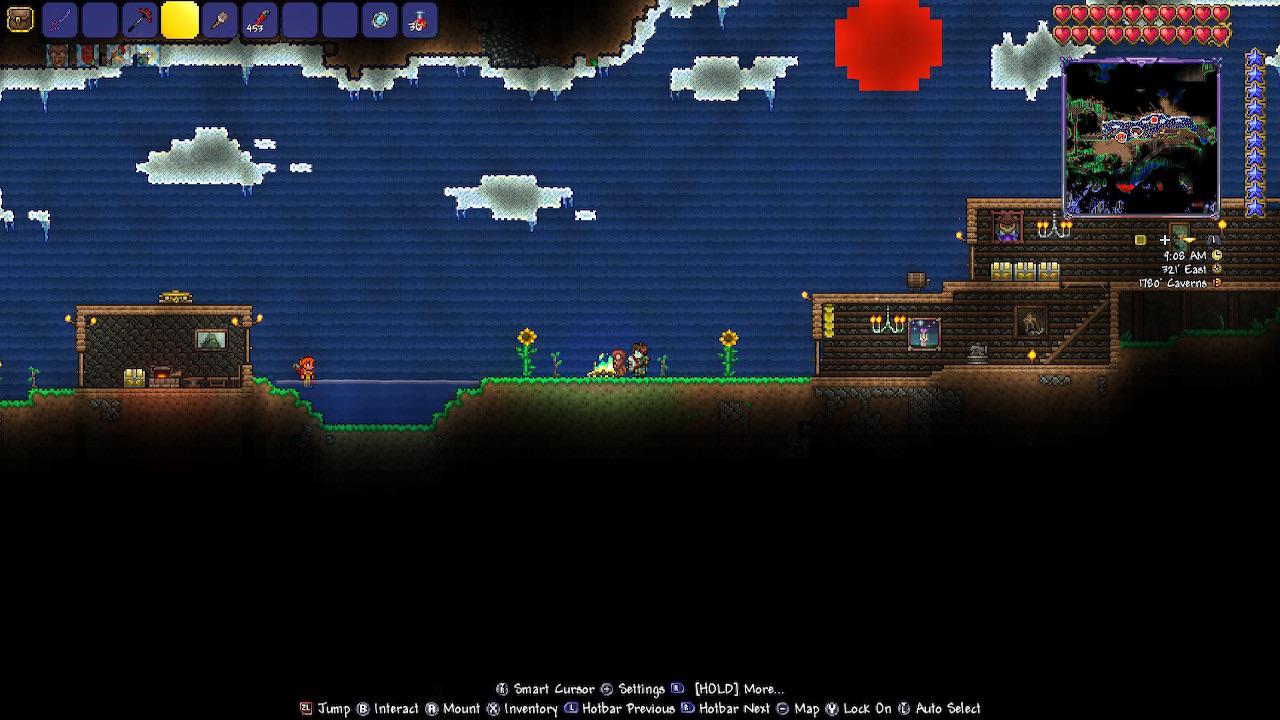Toggle Lock On targeting
Image resolution: width=1280 pixels, height=720 pixels.
click(855, 709)
